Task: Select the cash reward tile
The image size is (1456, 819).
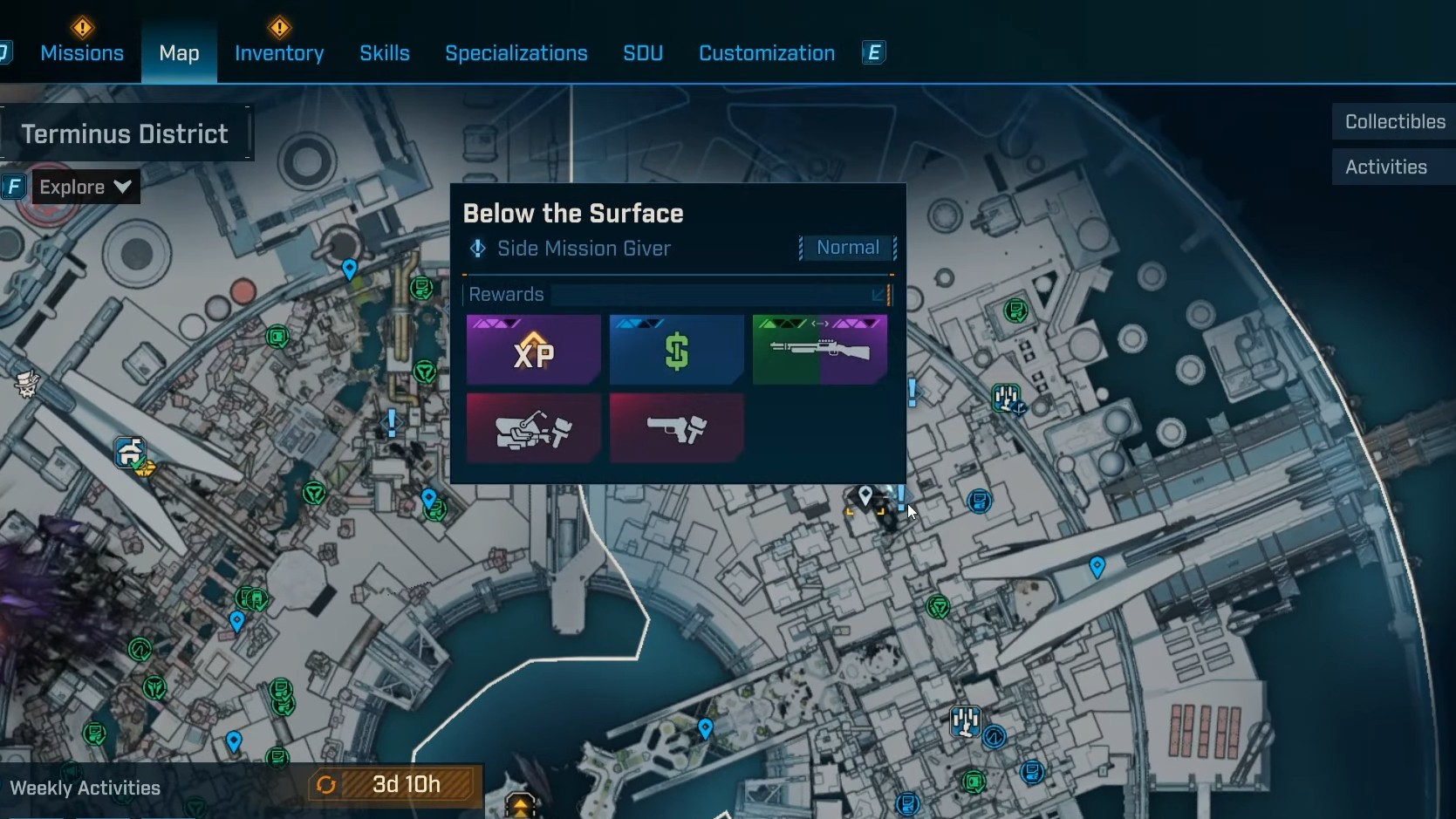Action: coord(677,351)
